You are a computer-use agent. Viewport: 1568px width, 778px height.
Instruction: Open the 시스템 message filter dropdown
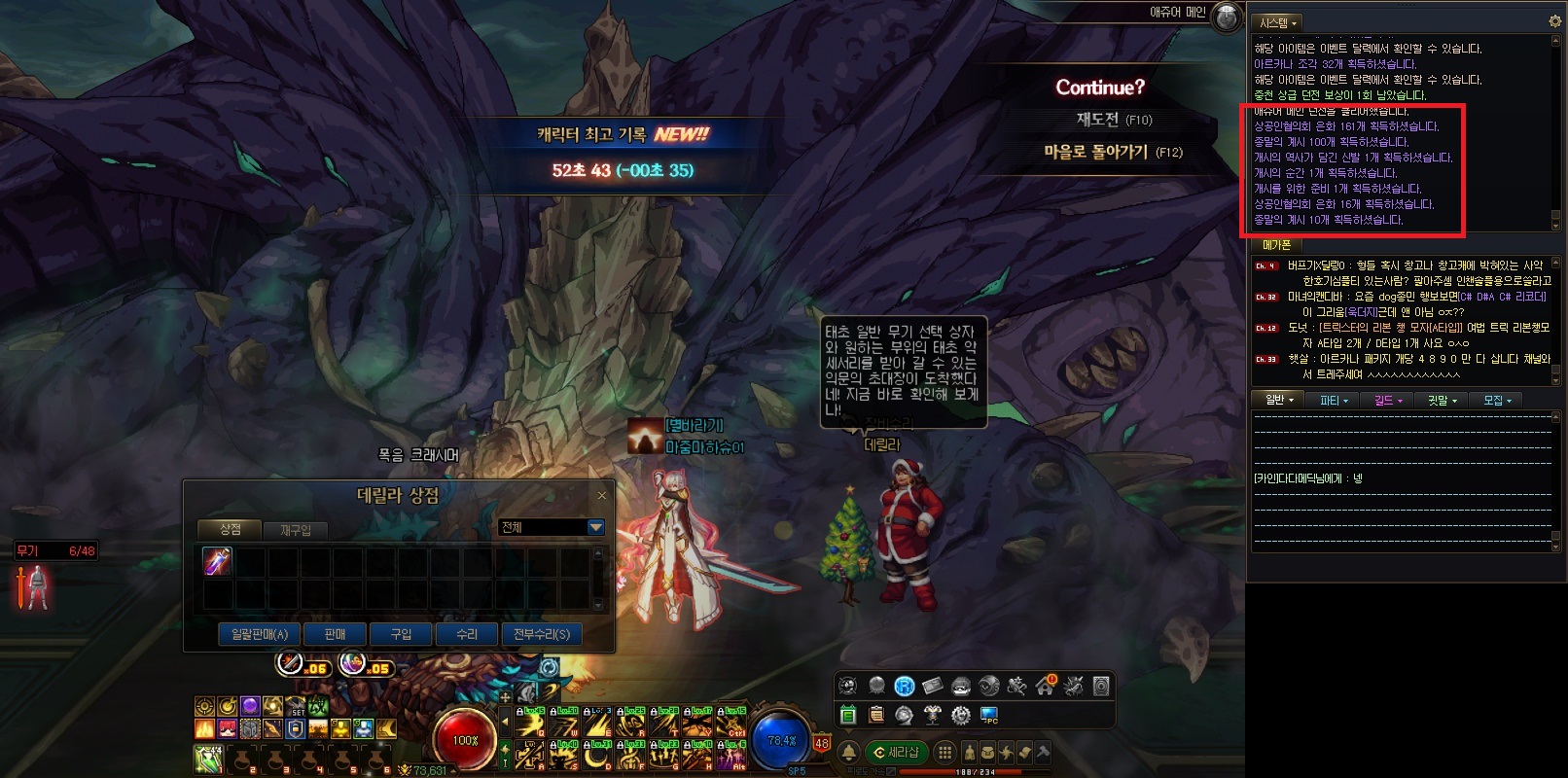click(1277, 22)
